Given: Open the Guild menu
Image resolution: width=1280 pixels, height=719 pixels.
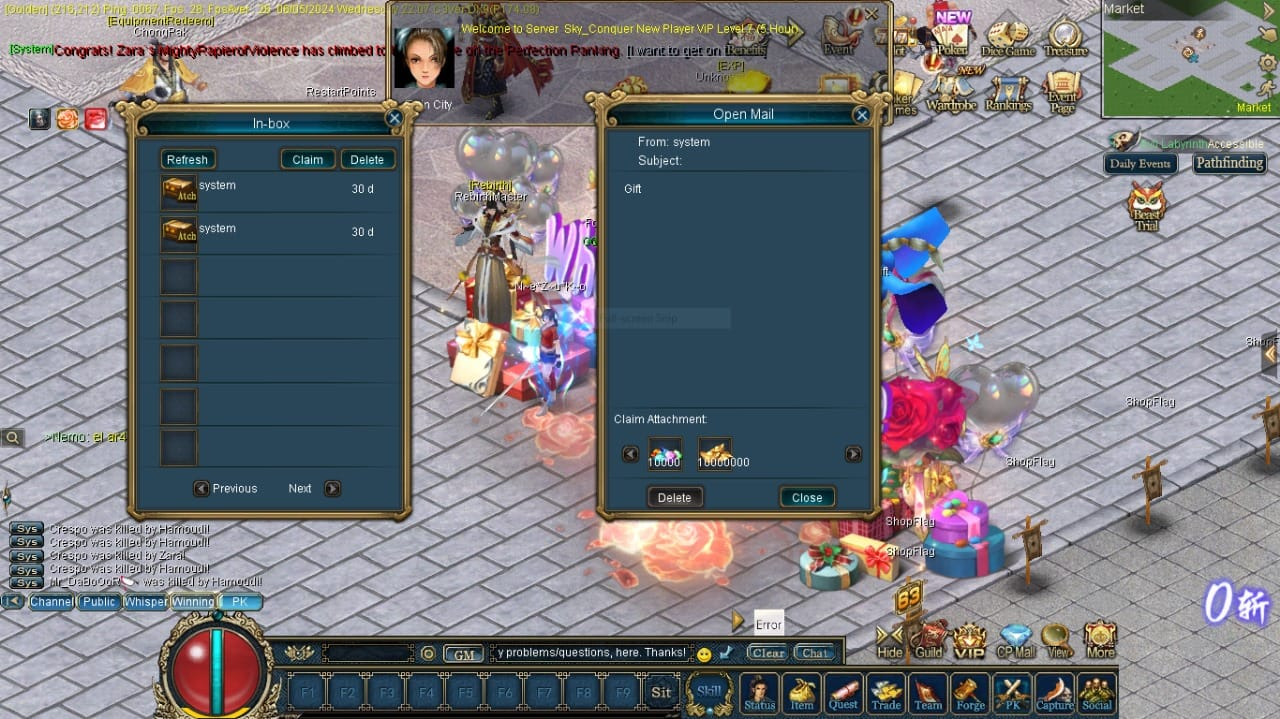Looking at the screenshot, I should [929, 640].
